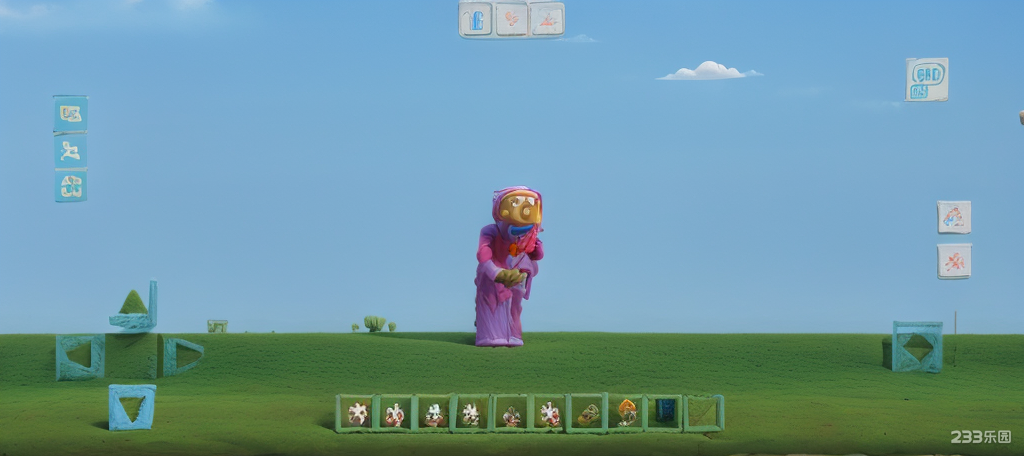The height and width of the screenshot is (456, 1024).
Task: Tap the D-pad down arrow button
Action: tap(132, 407)
